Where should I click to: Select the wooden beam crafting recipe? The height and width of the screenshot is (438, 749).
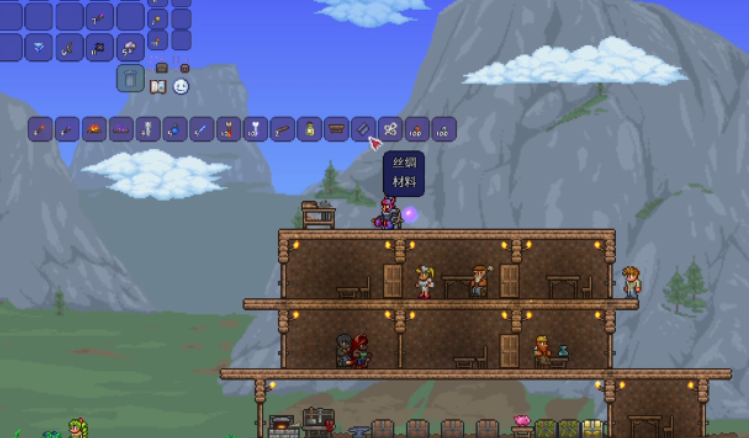pyautogui.click(x=283, y=129)
